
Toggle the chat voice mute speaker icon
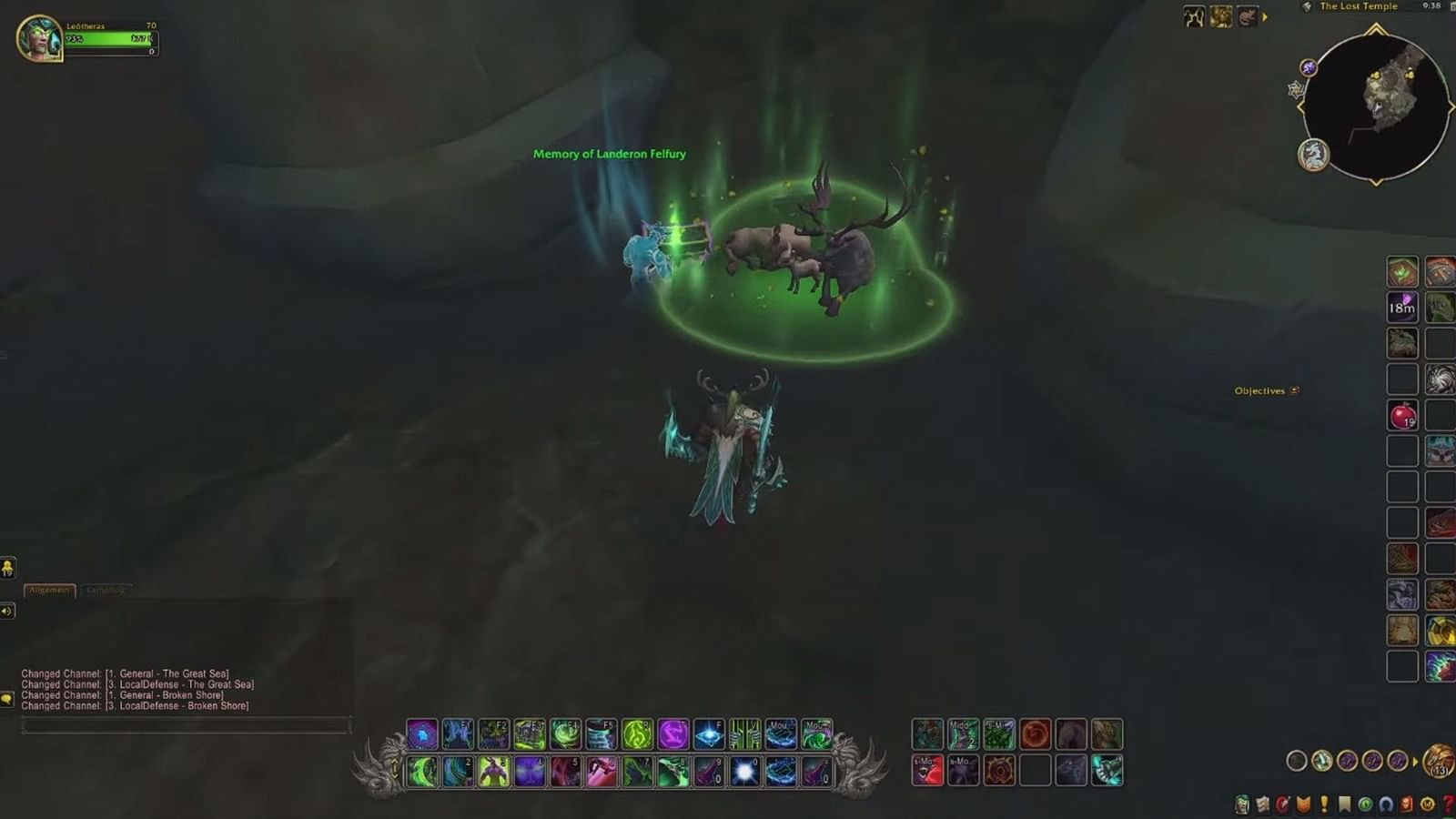click(8, 611)
